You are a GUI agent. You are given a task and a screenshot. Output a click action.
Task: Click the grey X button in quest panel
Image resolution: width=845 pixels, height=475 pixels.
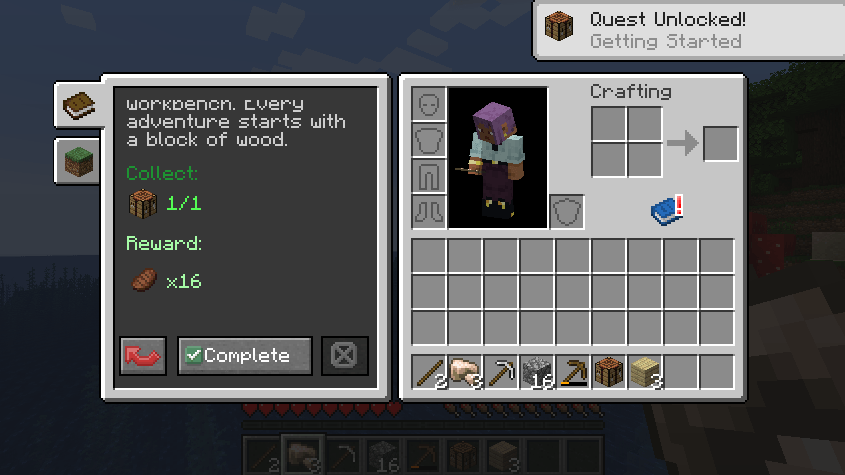coord(345,355)
